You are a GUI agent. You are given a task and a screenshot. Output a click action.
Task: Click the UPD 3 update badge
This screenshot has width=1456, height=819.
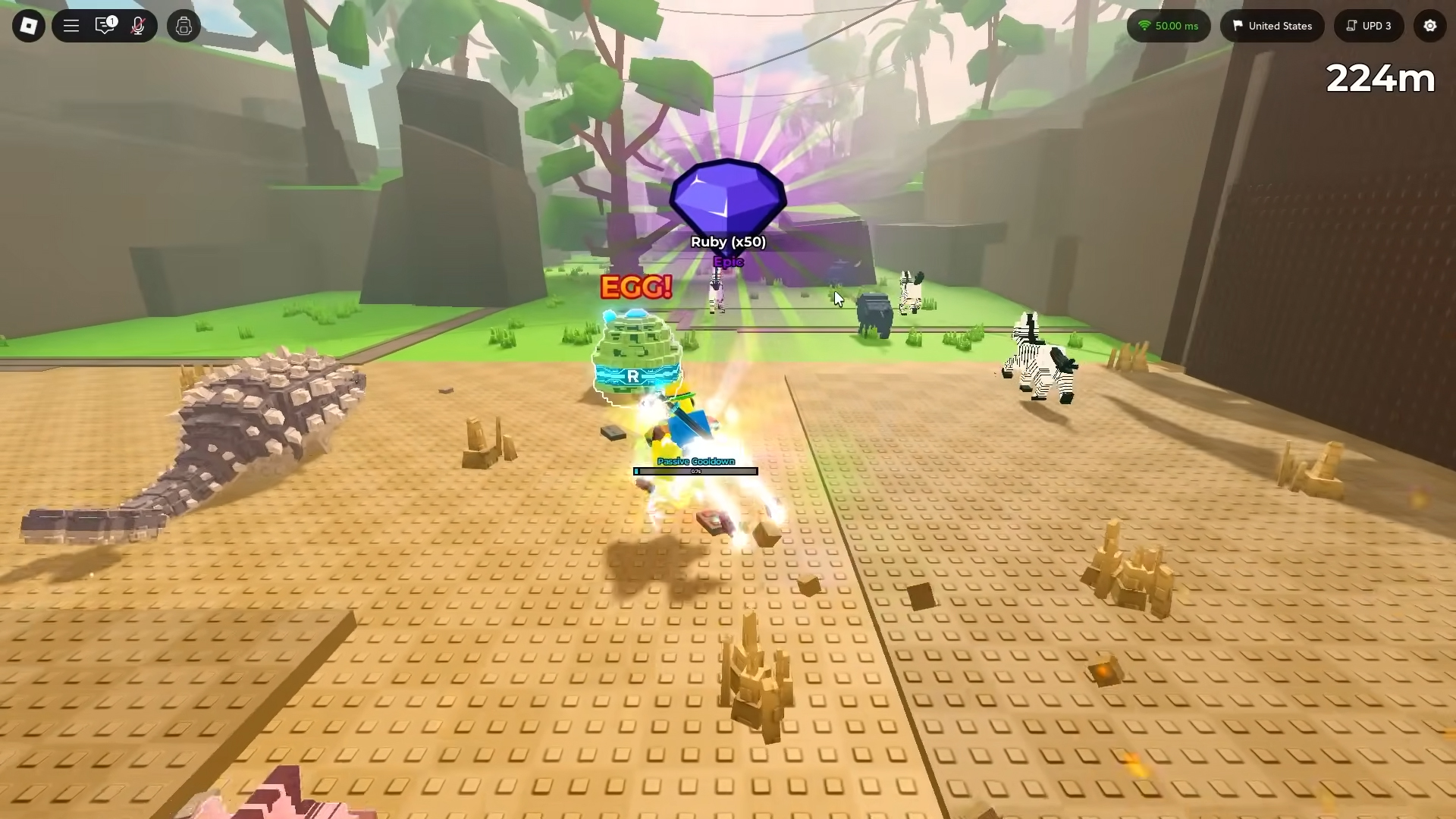1376,25
